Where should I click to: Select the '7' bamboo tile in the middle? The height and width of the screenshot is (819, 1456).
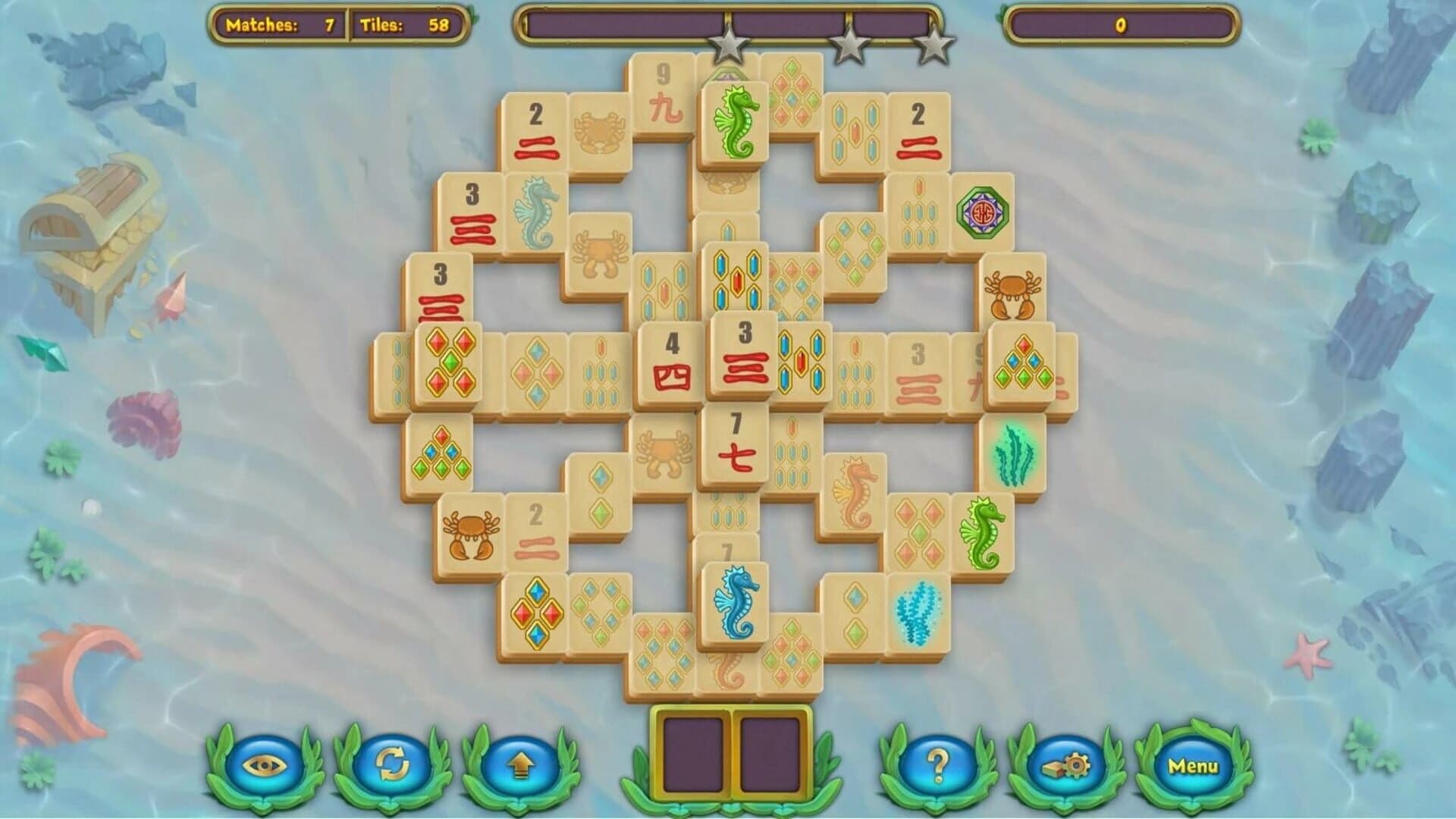(x=734, y=441)
